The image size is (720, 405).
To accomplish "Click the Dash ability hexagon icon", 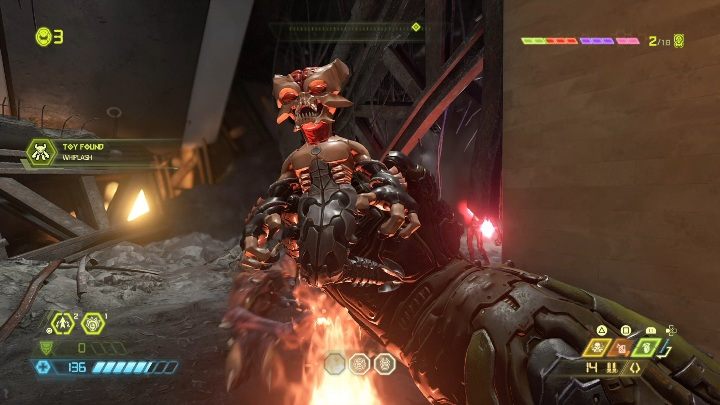I will point(61,322).
